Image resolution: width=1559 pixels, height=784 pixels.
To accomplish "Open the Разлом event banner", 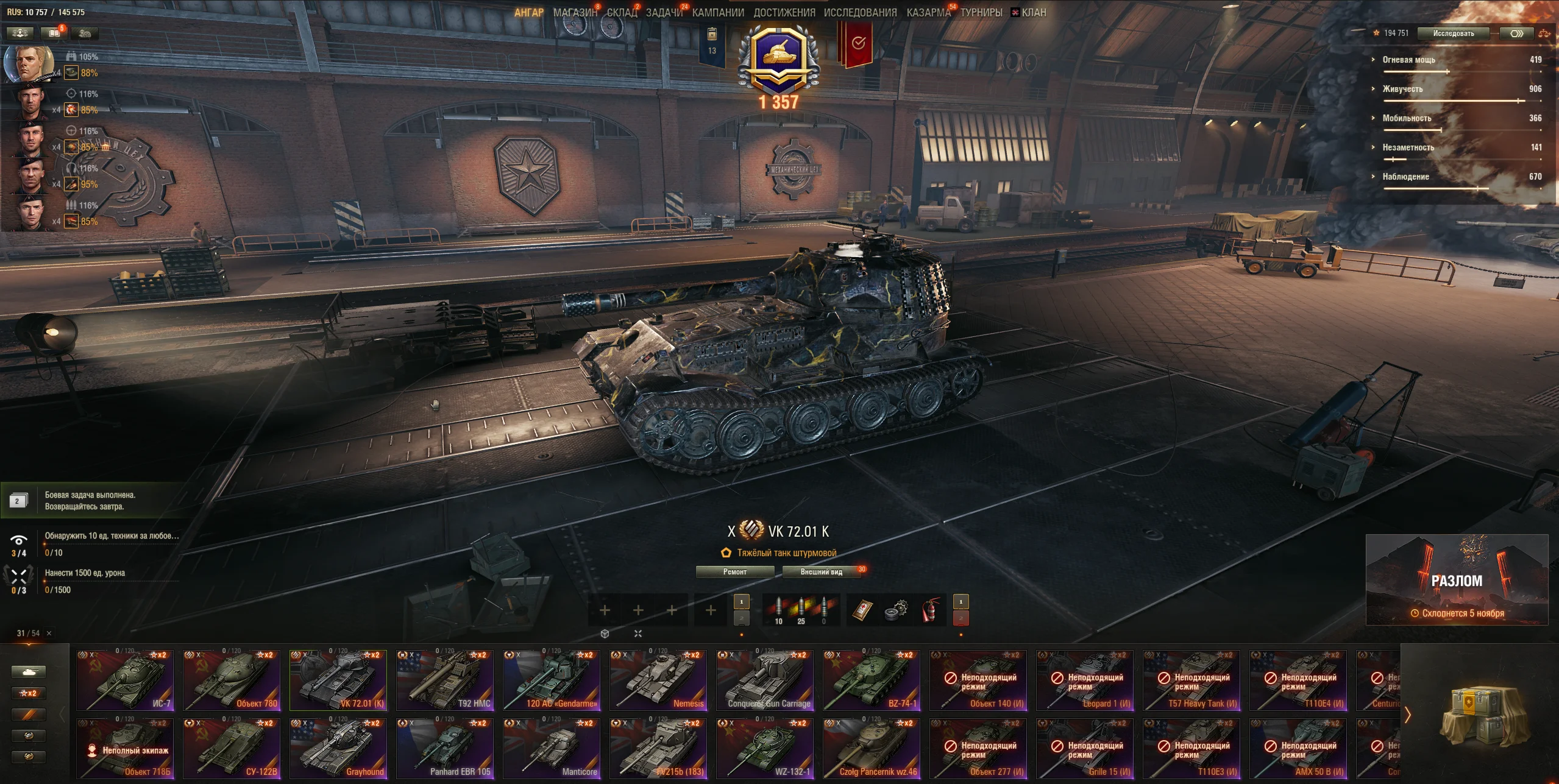I will click(1457, 580).
